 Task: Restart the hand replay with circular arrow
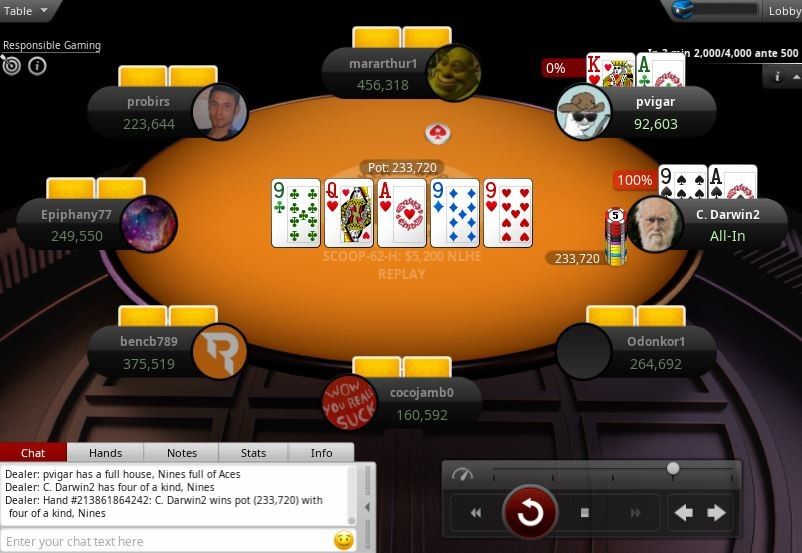[530, 513]
